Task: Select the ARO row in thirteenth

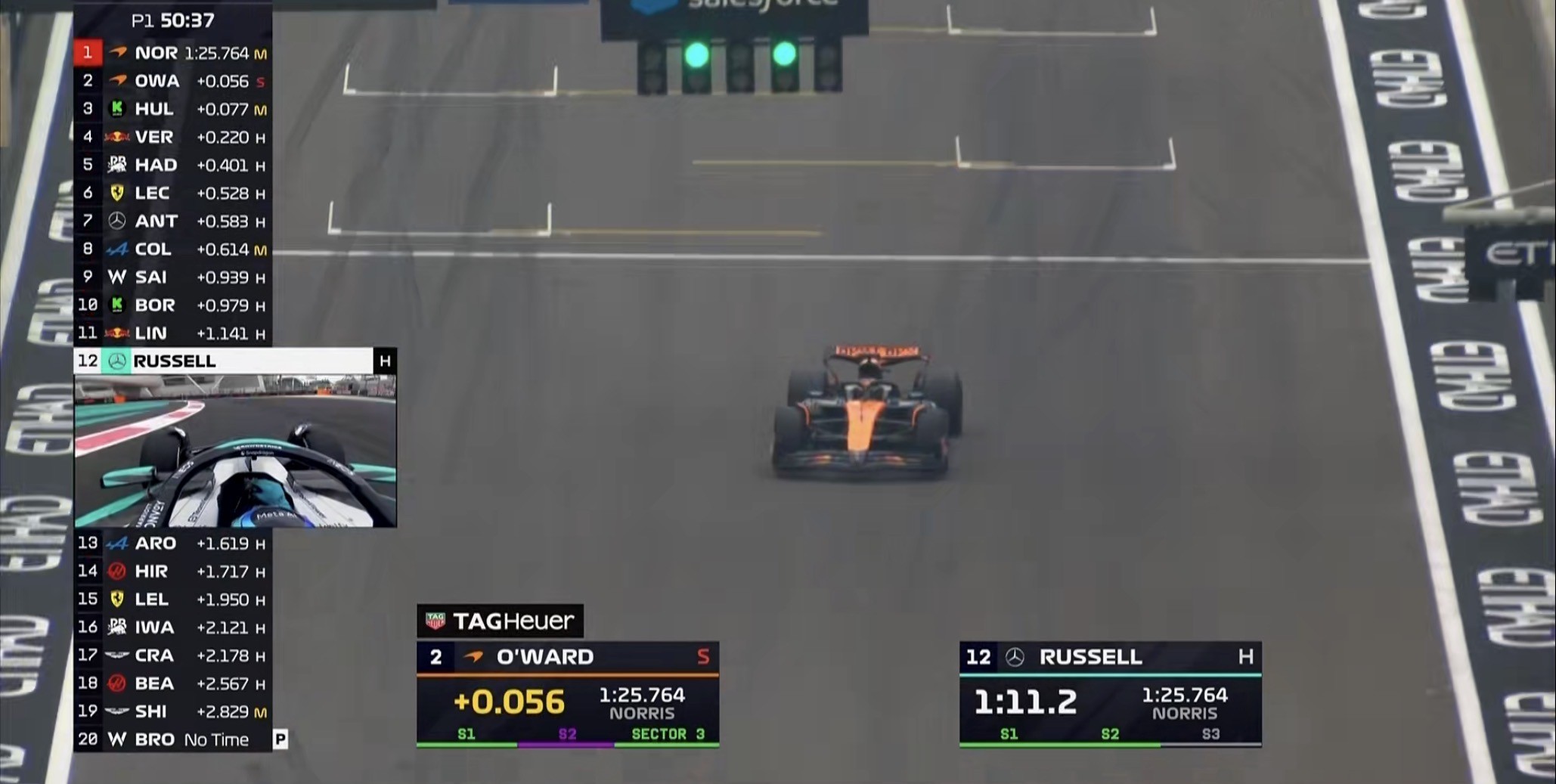Action: click(172, 543)
